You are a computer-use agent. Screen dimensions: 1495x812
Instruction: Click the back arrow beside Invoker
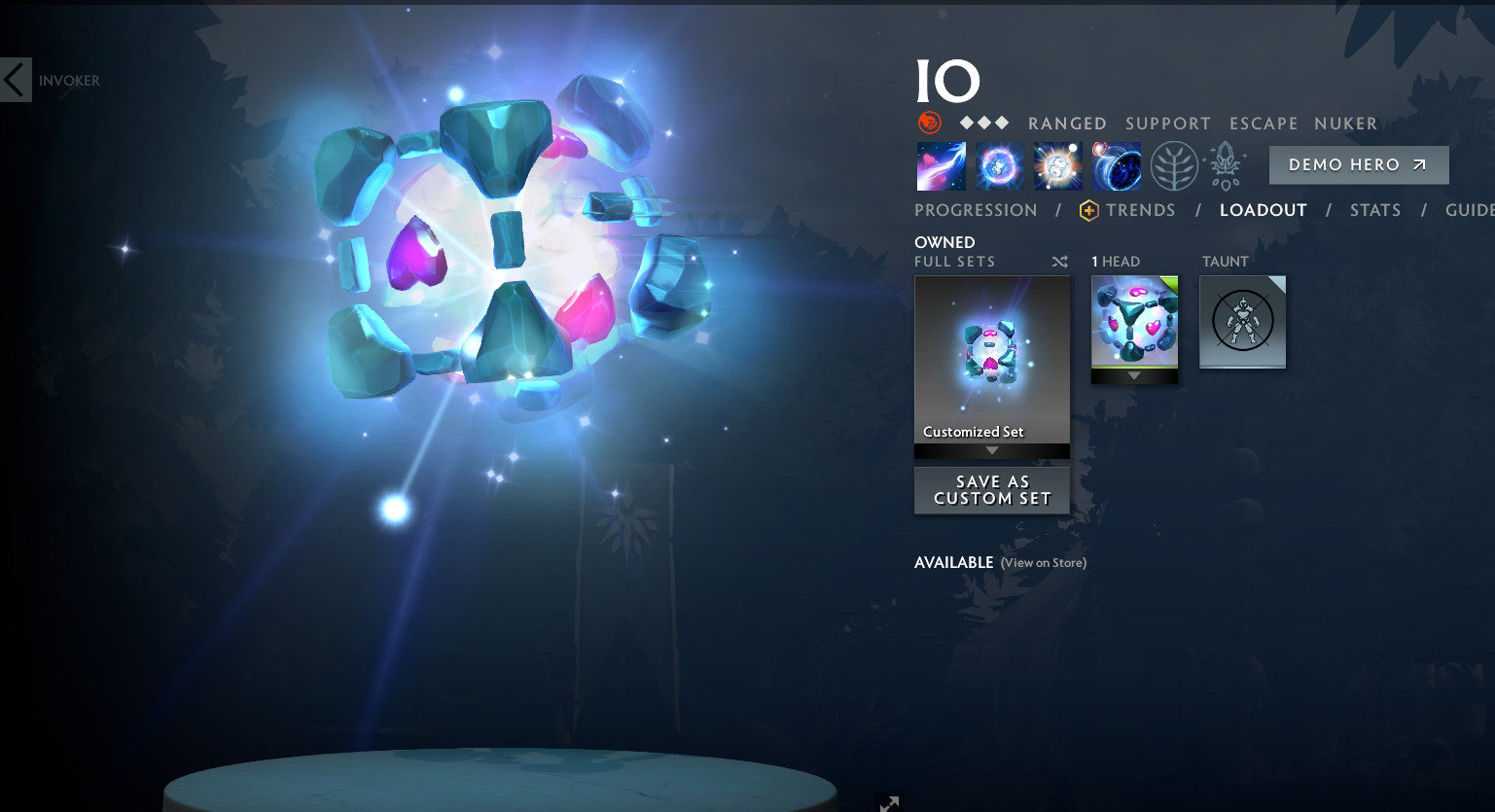click(15, 79)
